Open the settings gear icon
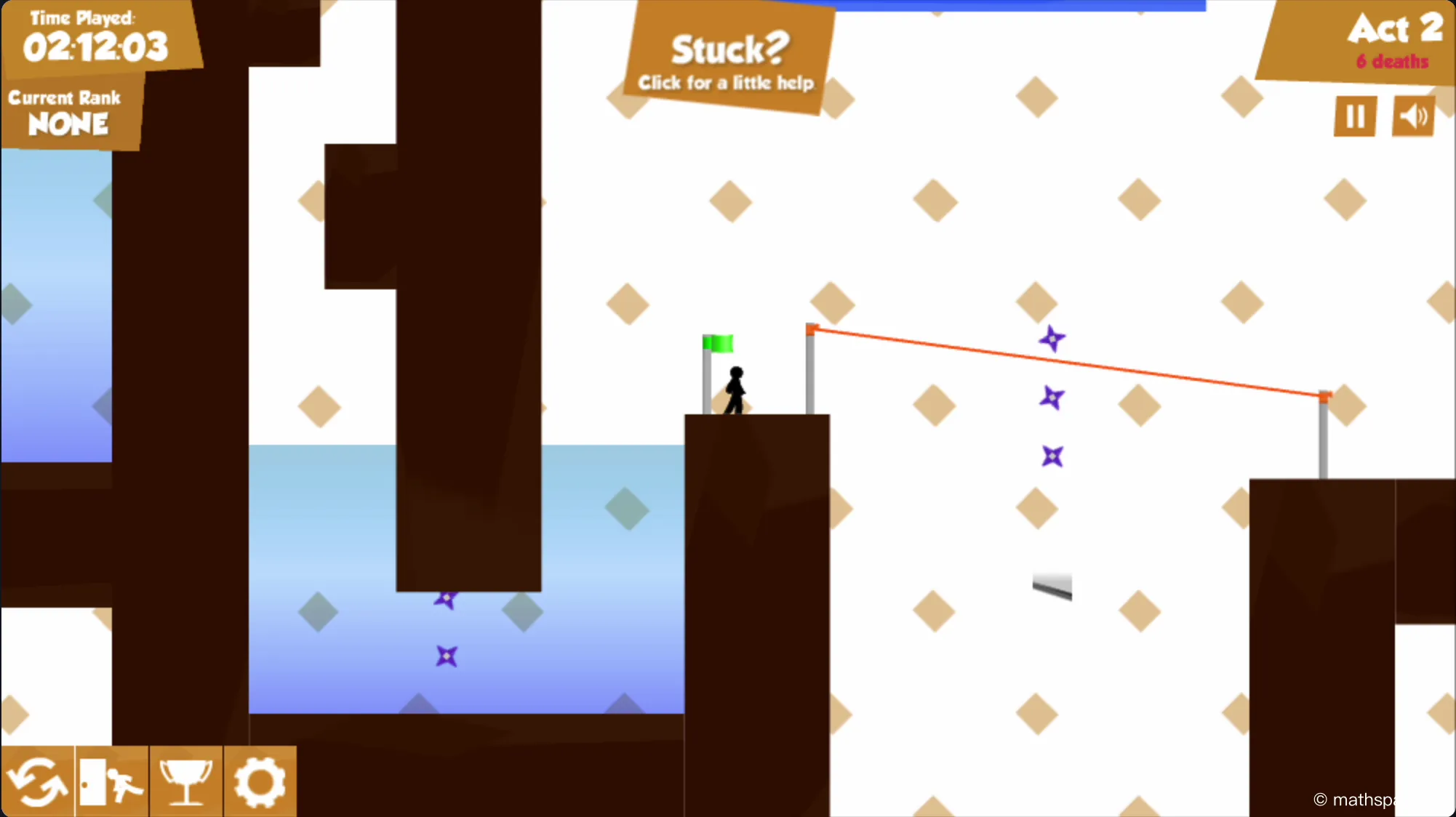 click(260, 781)
